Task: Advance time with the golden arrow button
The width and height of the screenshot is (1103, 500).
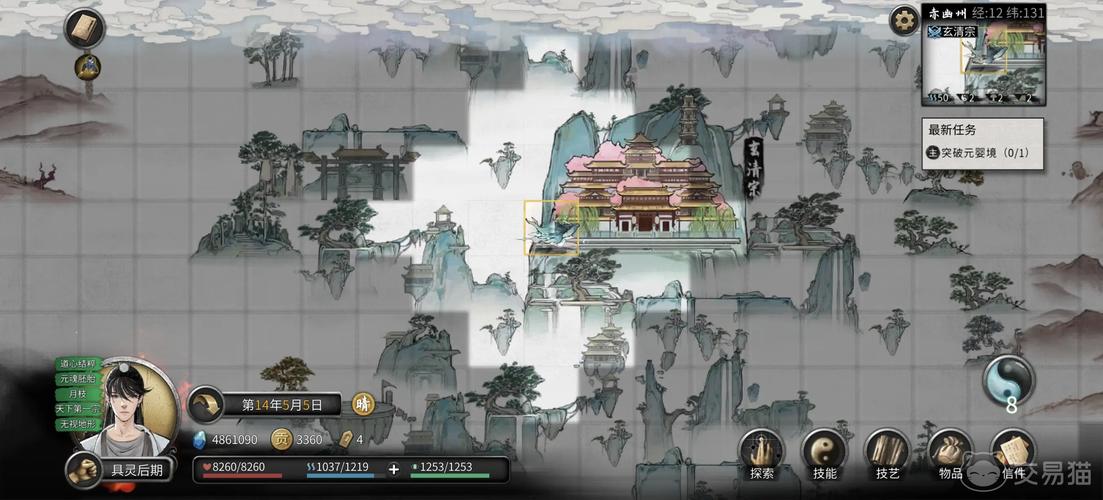Action: (x=207, y=404)
